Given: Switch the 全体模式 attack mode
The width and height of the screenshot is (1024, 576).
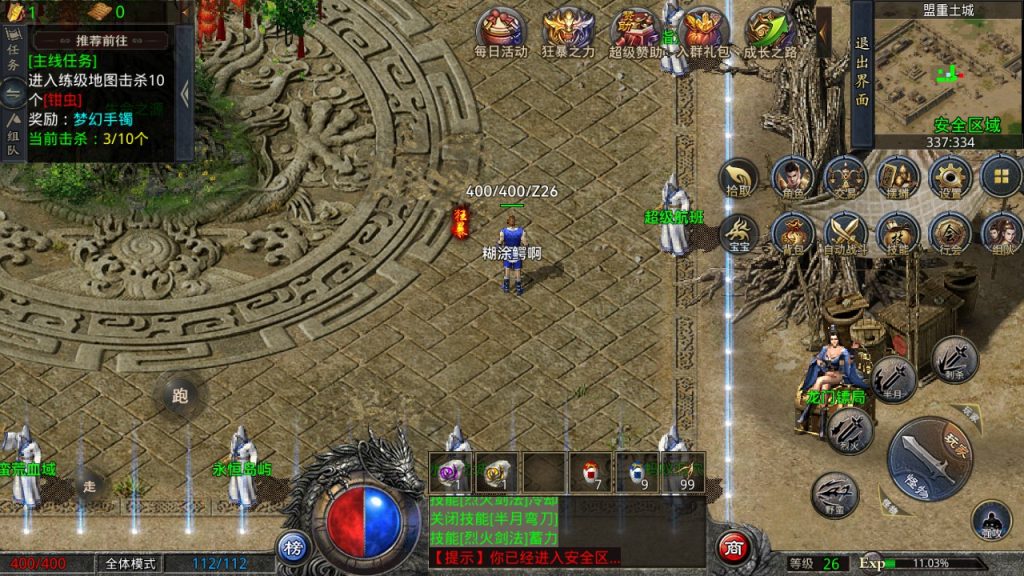Looking at the screenshot, I should pos(130,563).
